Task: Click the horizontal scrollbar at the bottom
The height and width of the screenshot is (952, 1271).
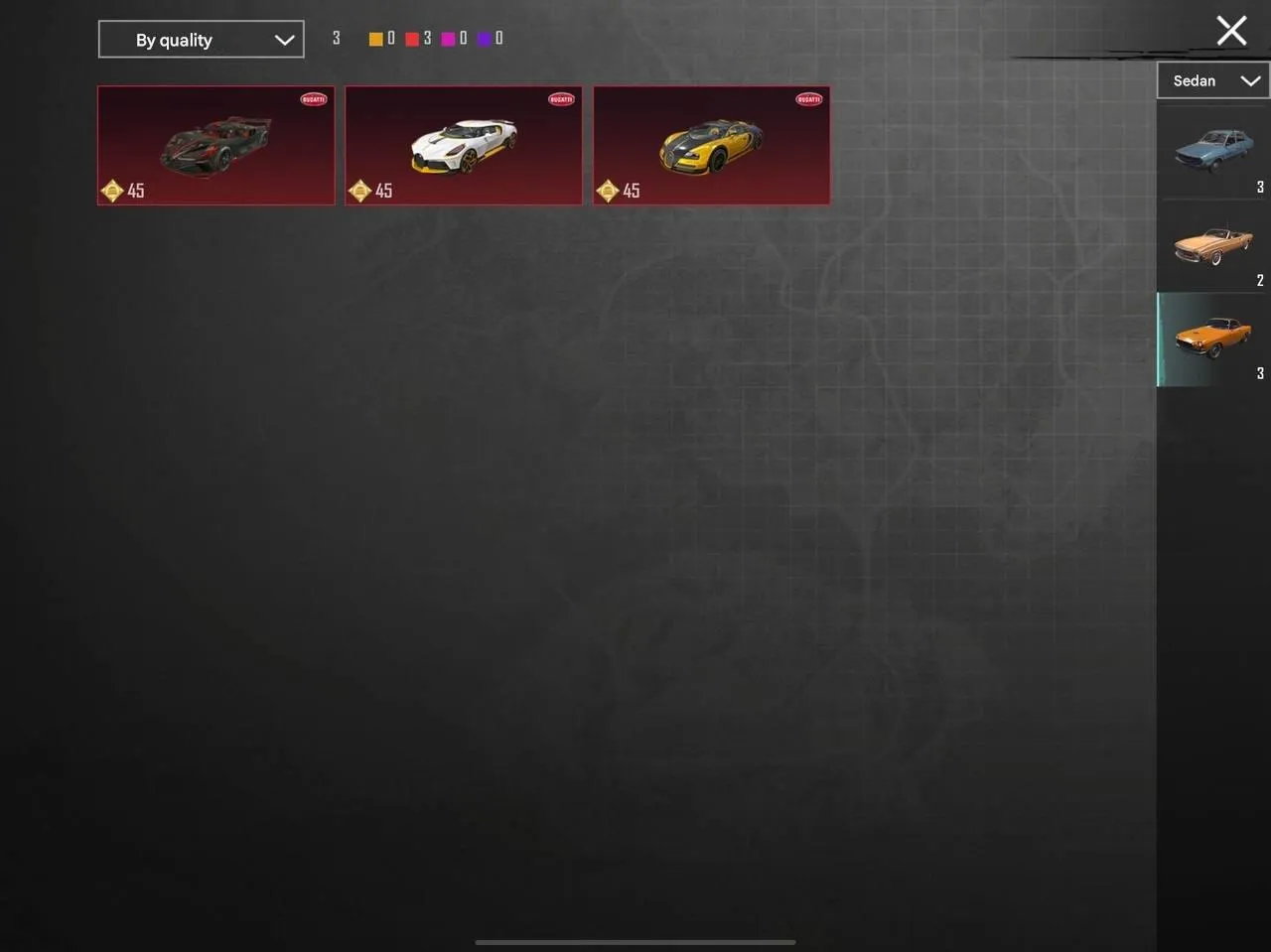Action: [x=635, y=942]
